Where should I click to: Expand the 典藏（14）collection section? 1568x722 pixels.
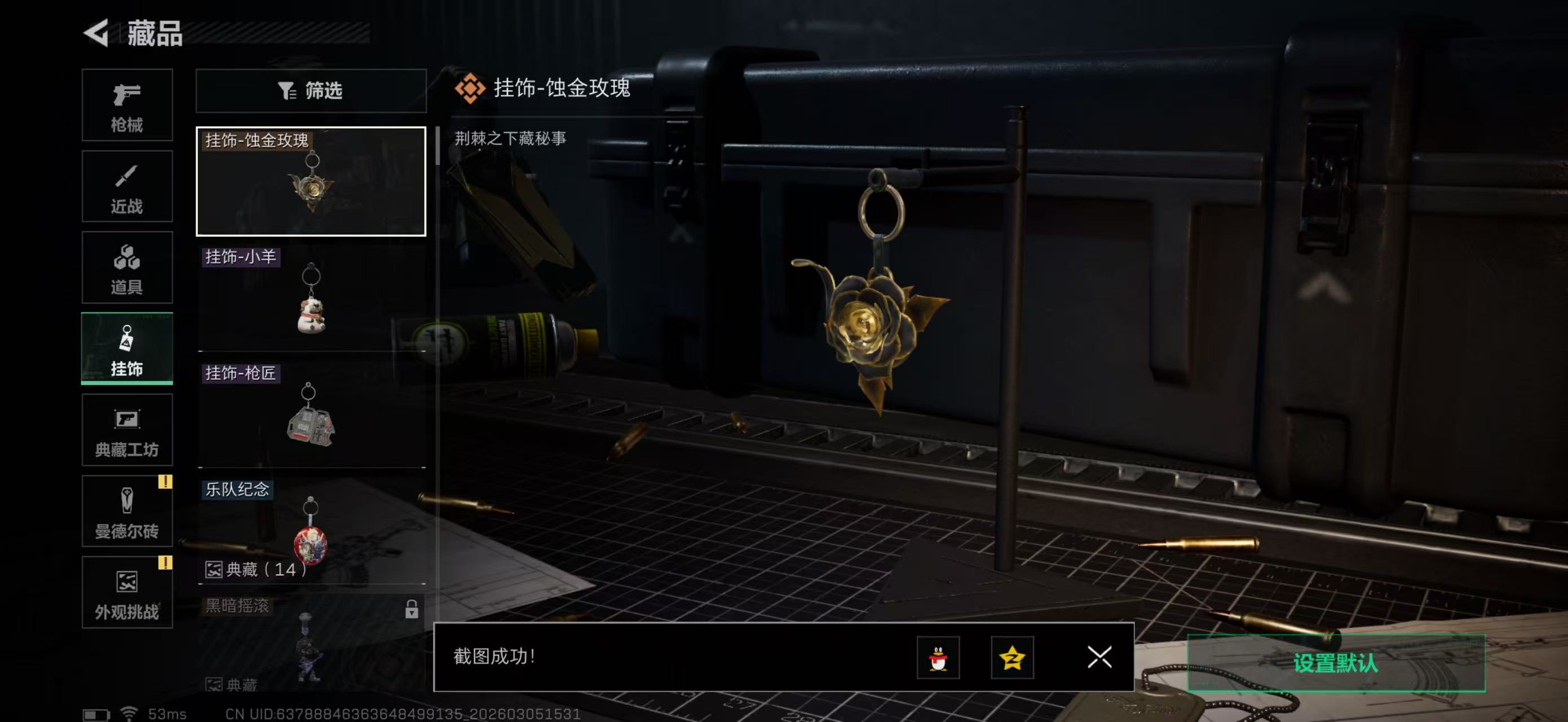point(255,571)
